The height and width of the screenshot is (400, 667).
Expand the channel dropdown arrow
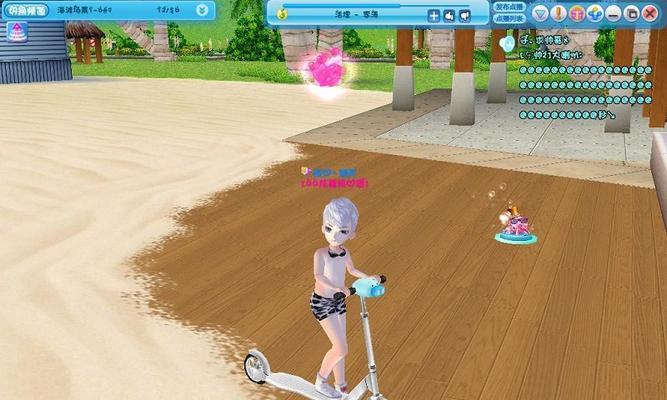[203, 10]
